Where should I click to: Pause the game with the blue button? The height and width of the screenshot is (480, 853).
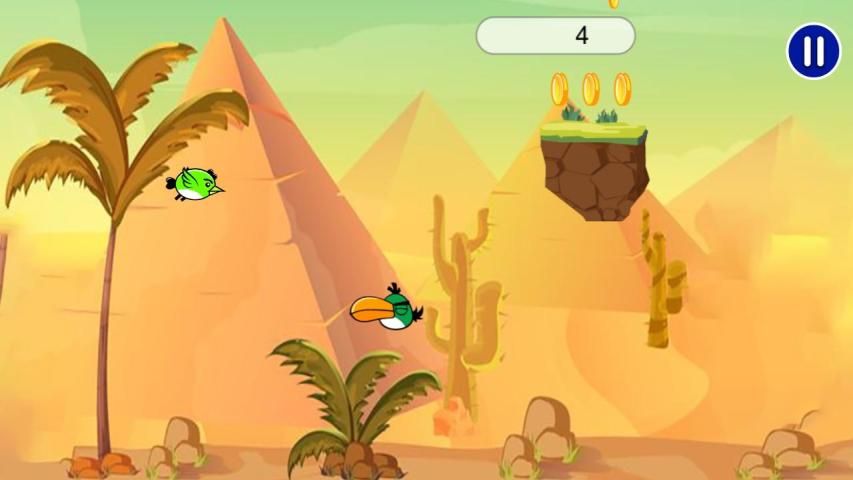point(813,51)
